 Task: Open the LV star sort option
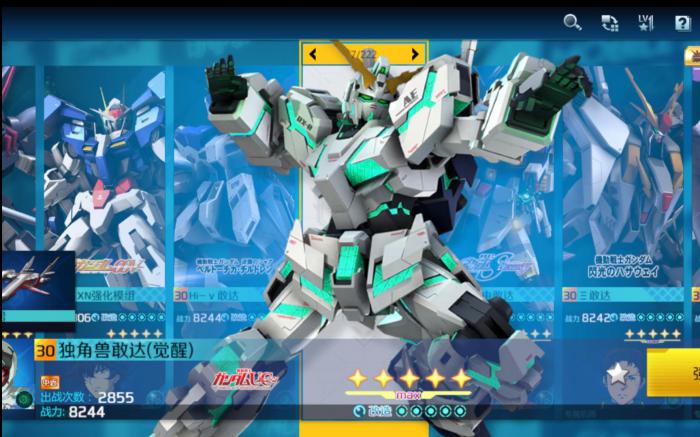point(645,22)
